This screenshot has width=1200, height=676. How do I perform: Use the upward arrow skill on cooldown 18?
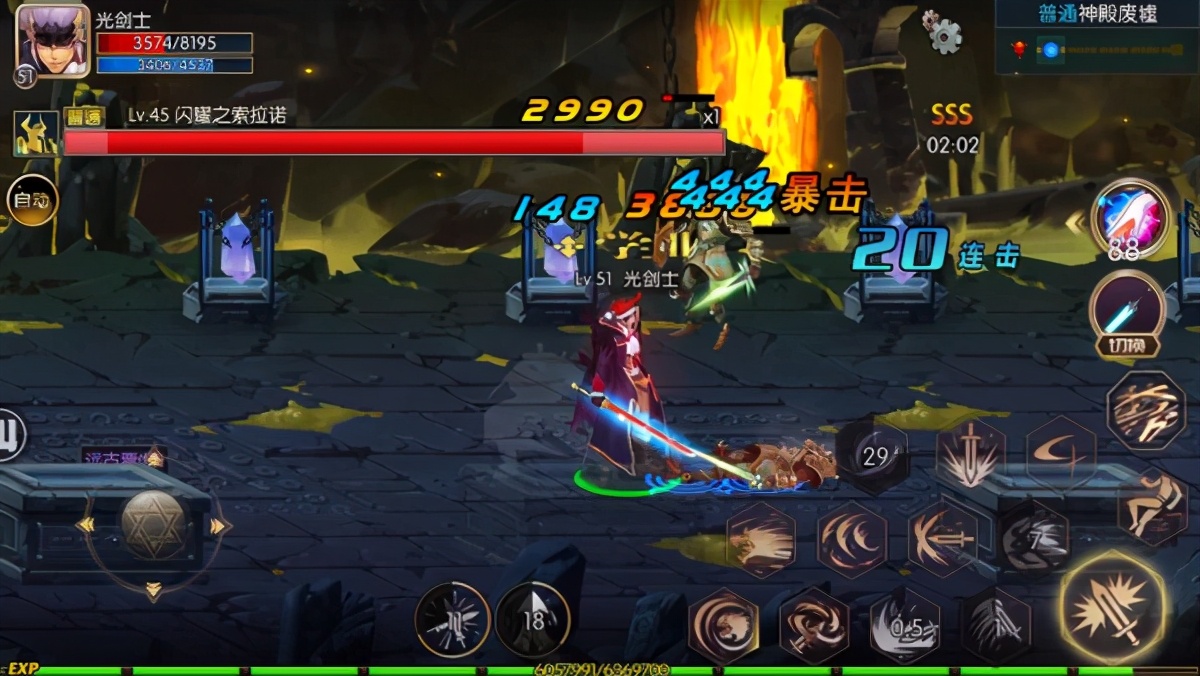tap(532, 620)
